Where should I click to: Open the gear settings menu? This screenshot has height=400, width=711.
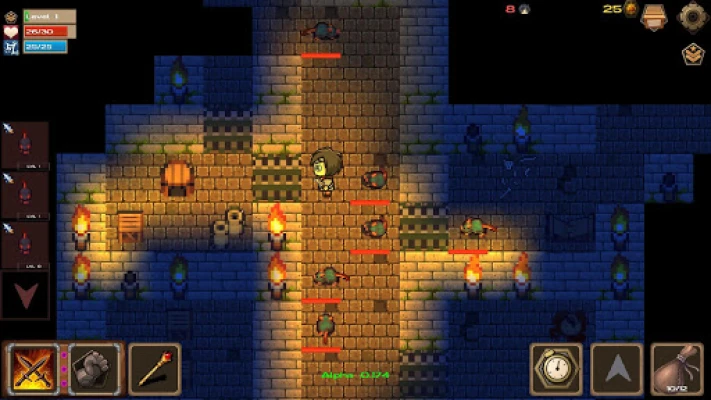pos(692,15)
